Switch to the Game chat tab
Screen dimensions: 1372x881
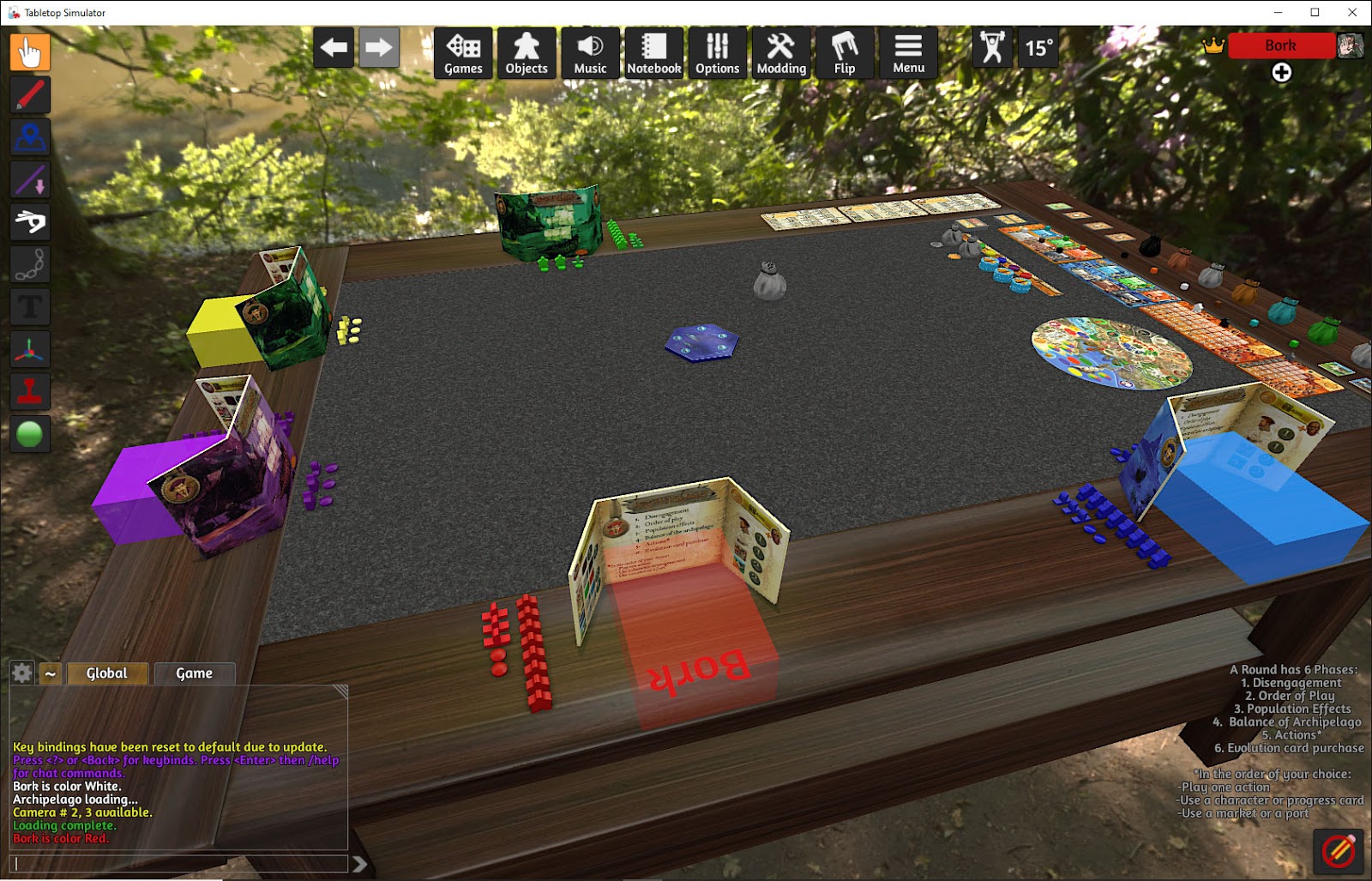(x=195, y=673)
